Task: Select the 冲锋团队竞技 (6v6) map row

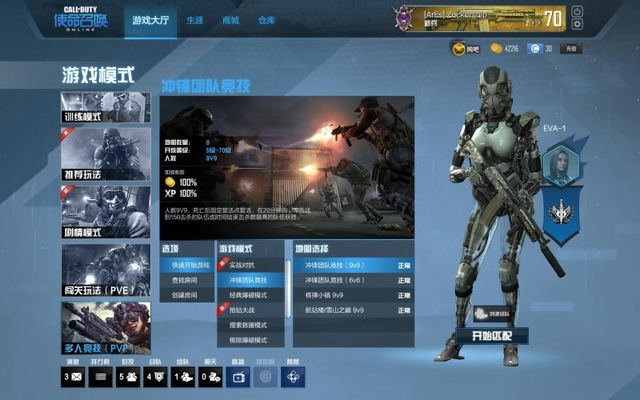Action: 347,281
